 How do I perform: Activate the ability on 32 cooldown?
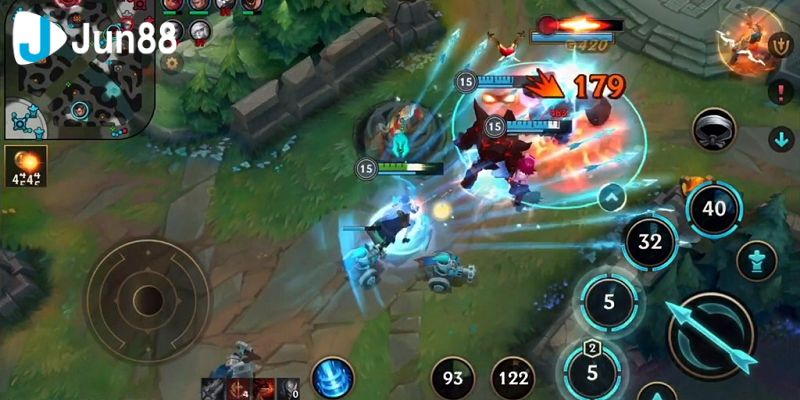coord(650,242)
